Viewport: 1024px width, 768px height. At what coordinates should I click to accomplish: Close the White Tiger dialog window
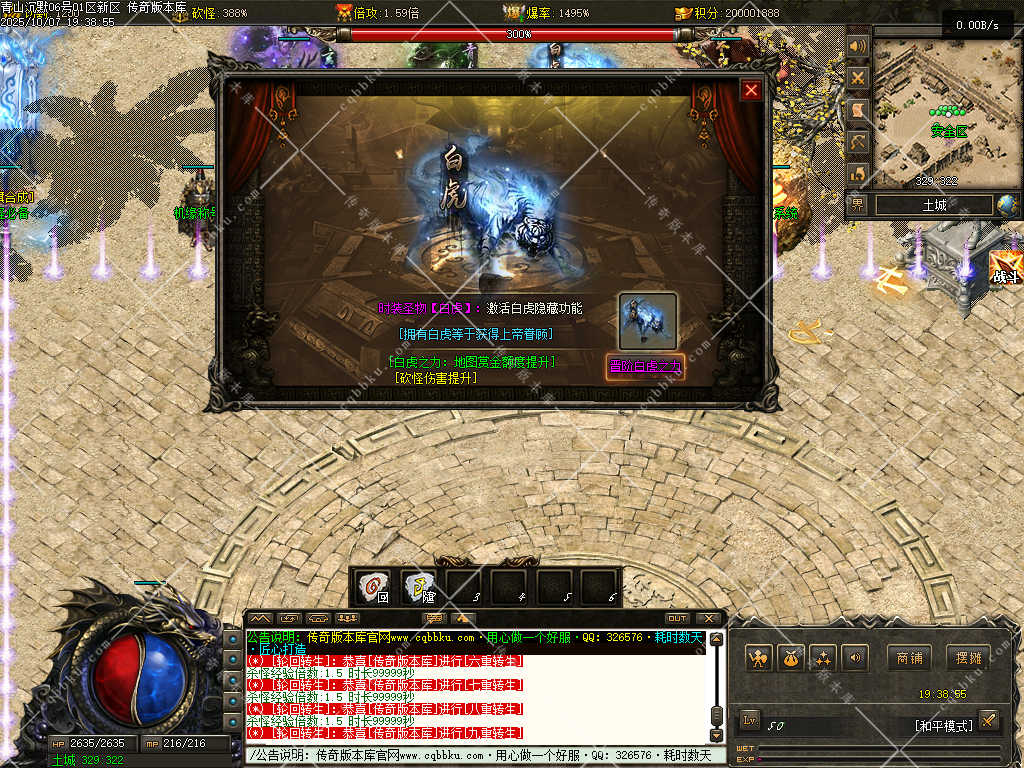coord(751,91)
